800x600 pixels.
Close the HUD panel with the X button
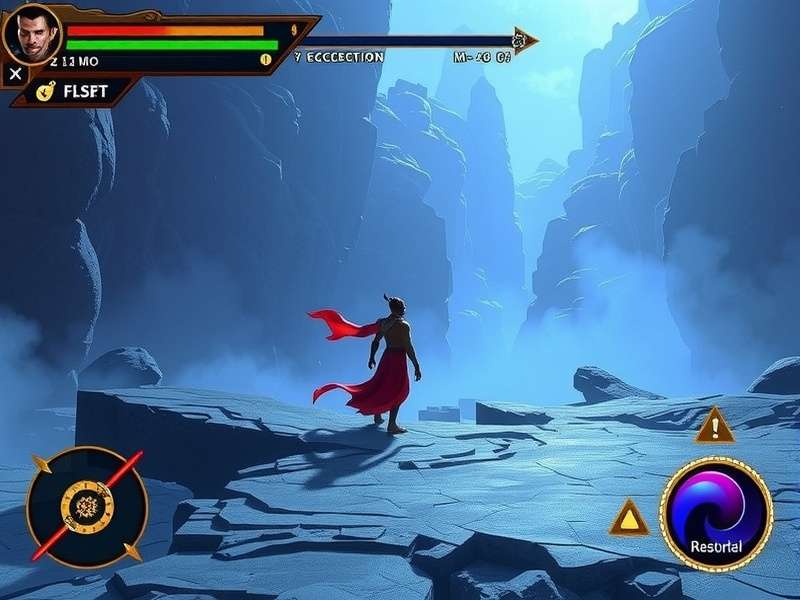point(15,74)
